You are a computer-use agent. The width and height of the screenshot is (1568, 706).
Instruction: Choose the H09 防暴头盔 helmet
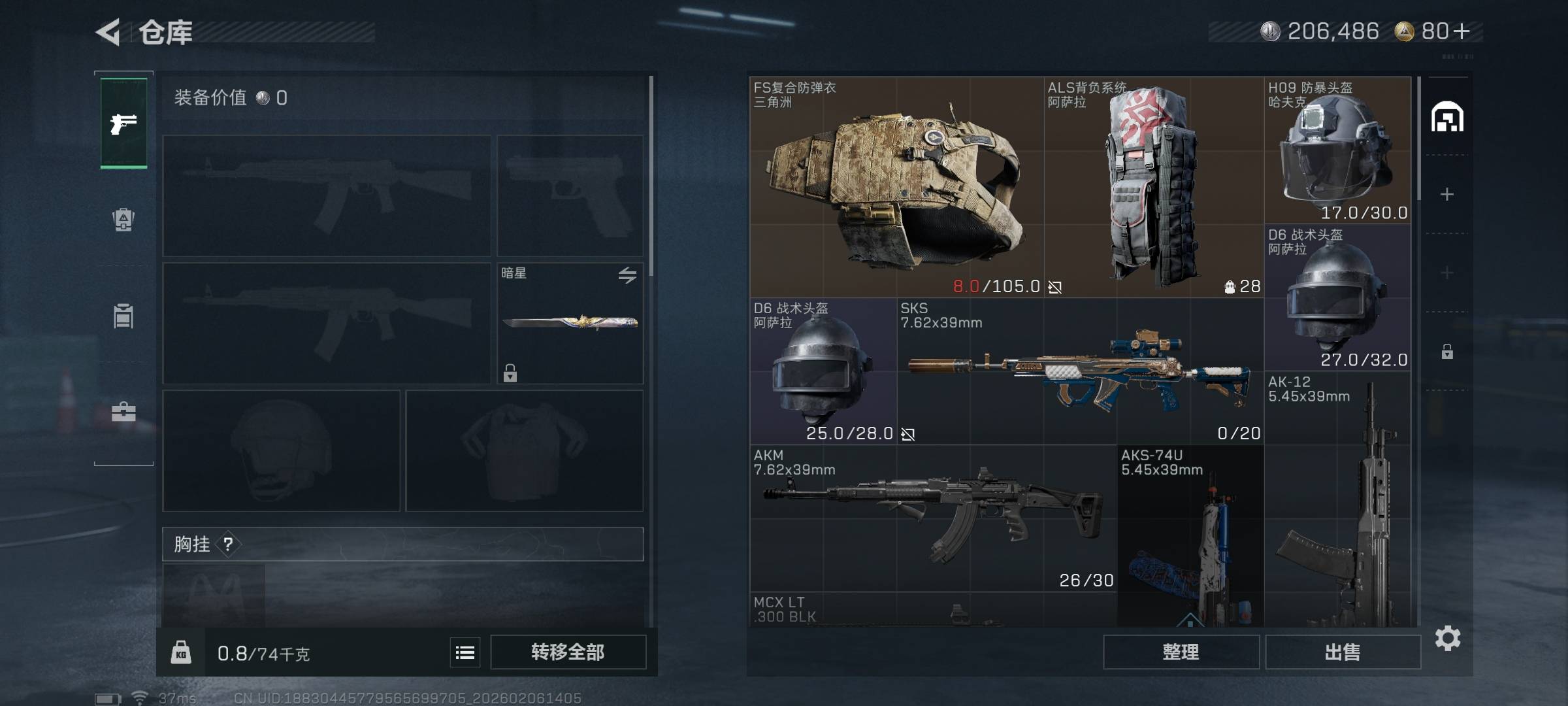[x=1337, y=150]
